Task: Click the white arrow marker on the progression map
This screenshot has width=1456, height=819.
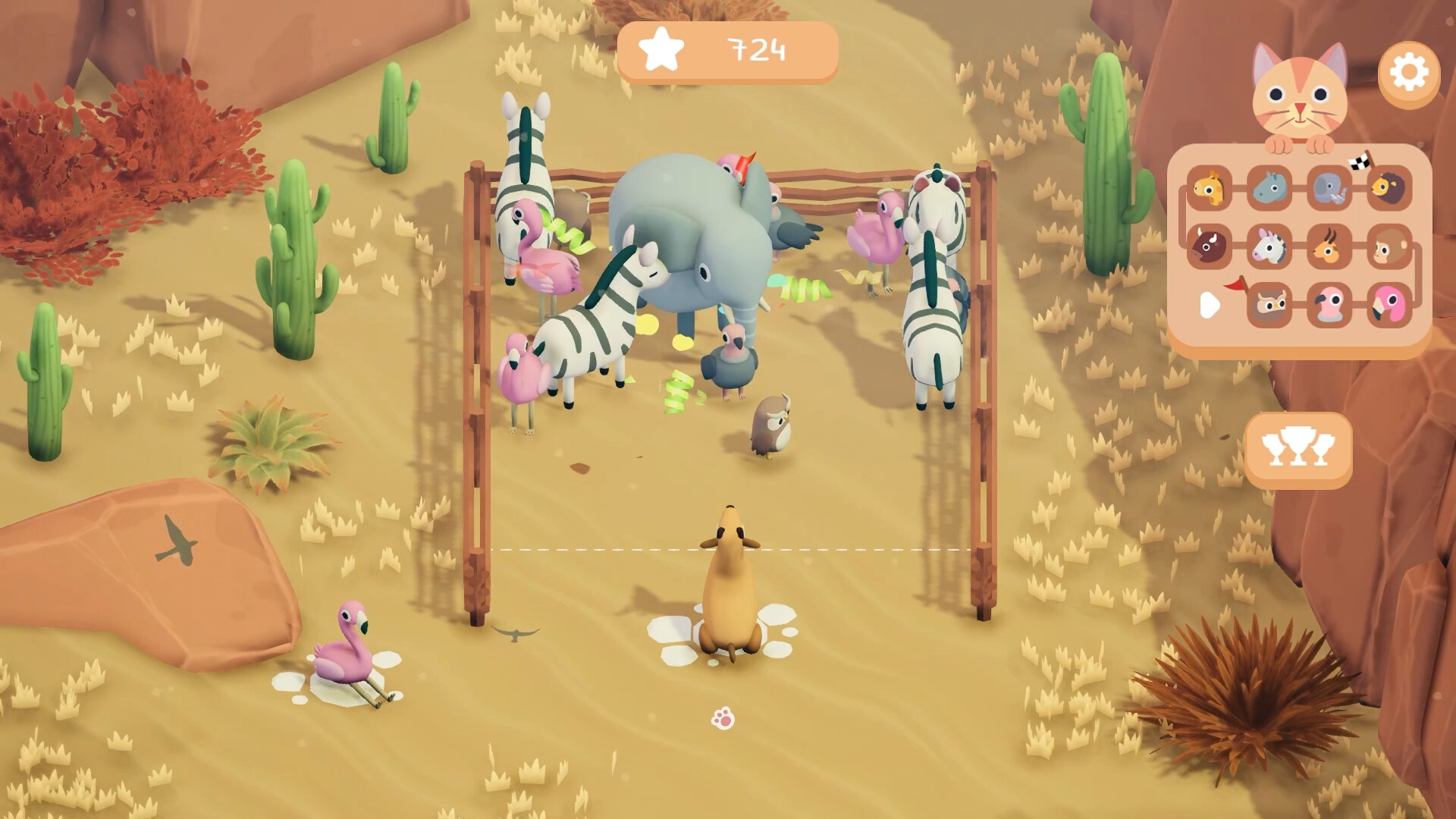Action: (x=1210, y=304)
